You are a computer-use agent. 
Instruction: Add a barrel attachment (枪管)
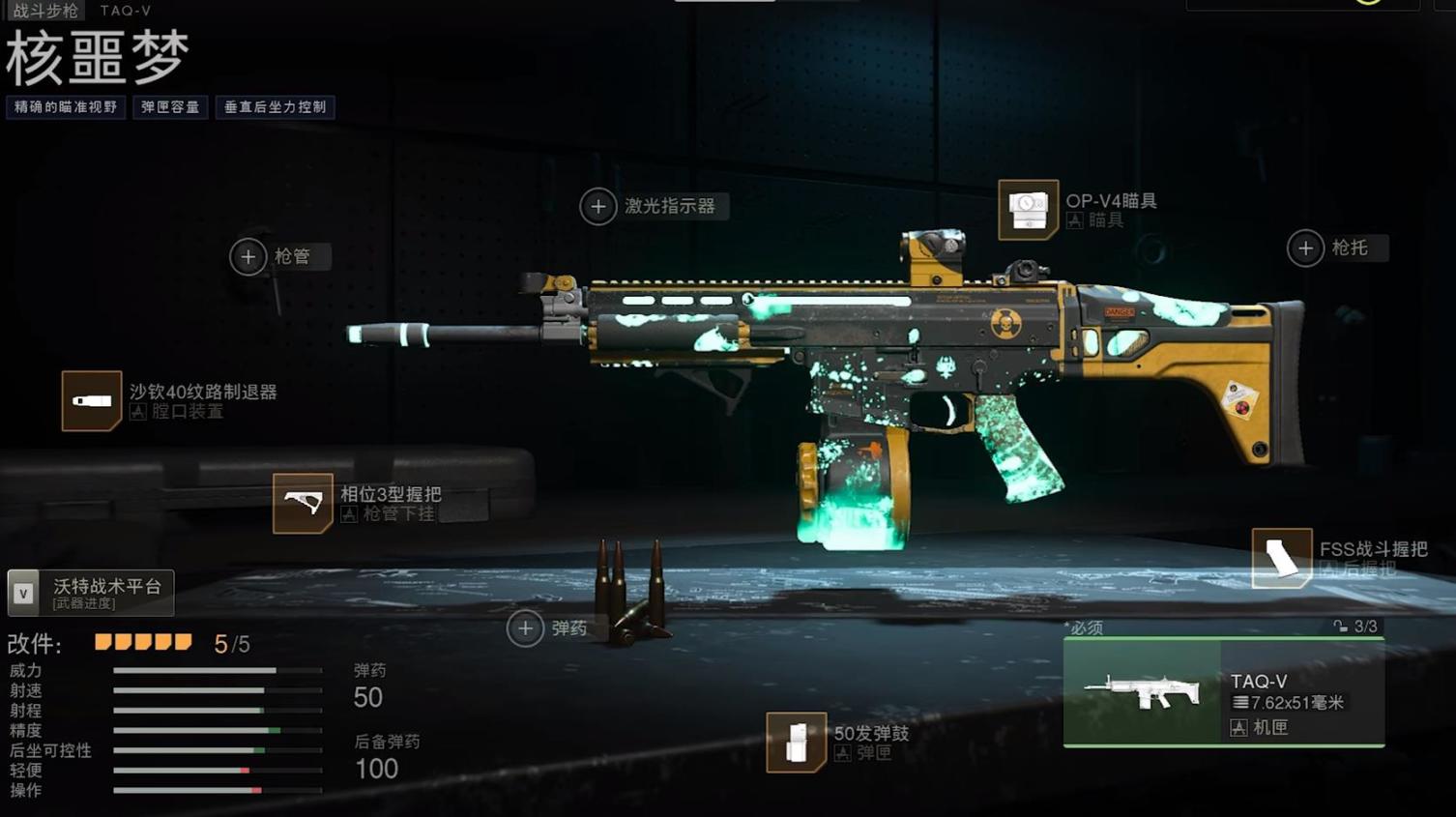coord(248,256)
